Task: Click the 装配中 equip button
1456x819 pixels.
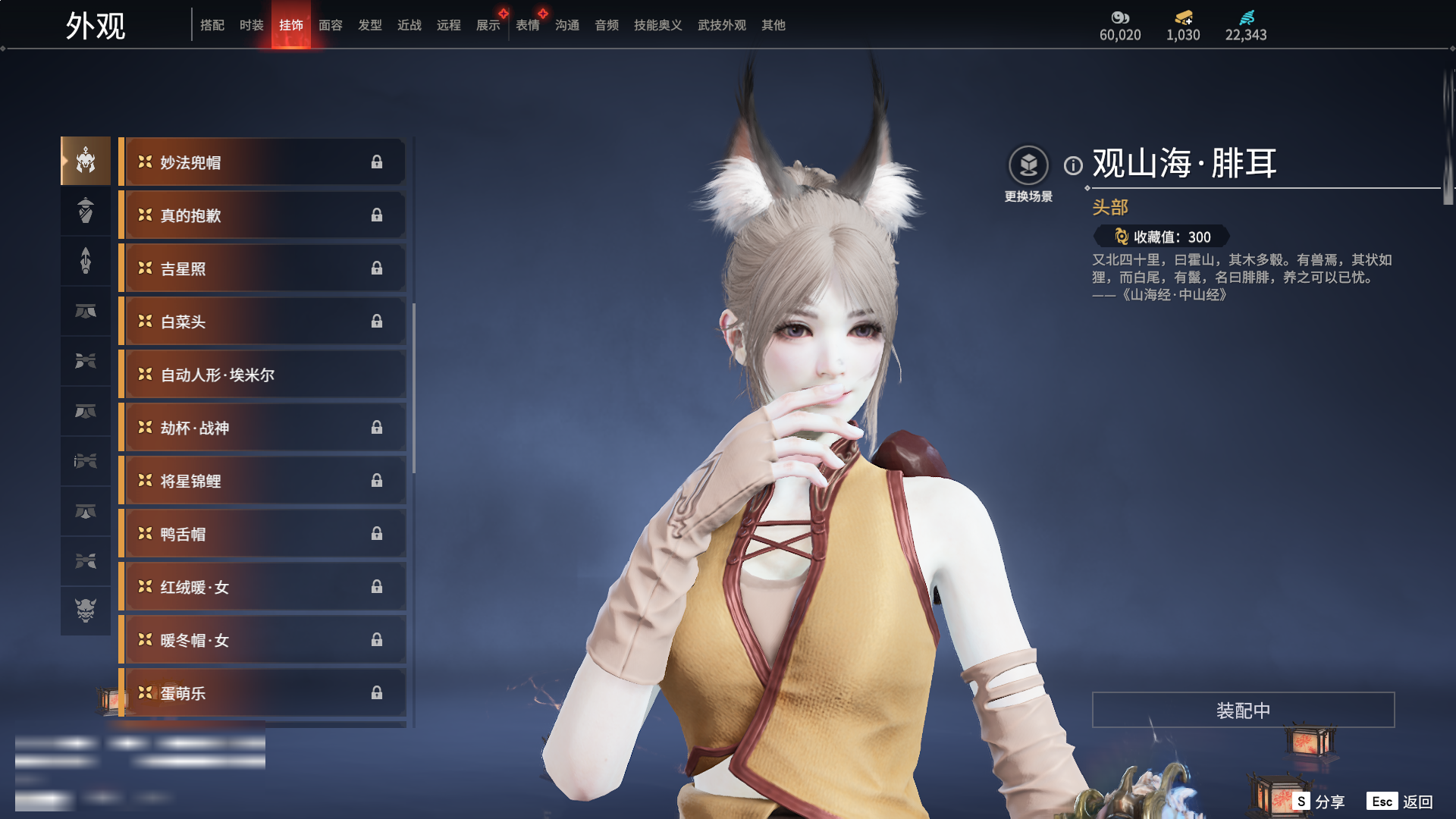Action: click(x=1243, y=710)
